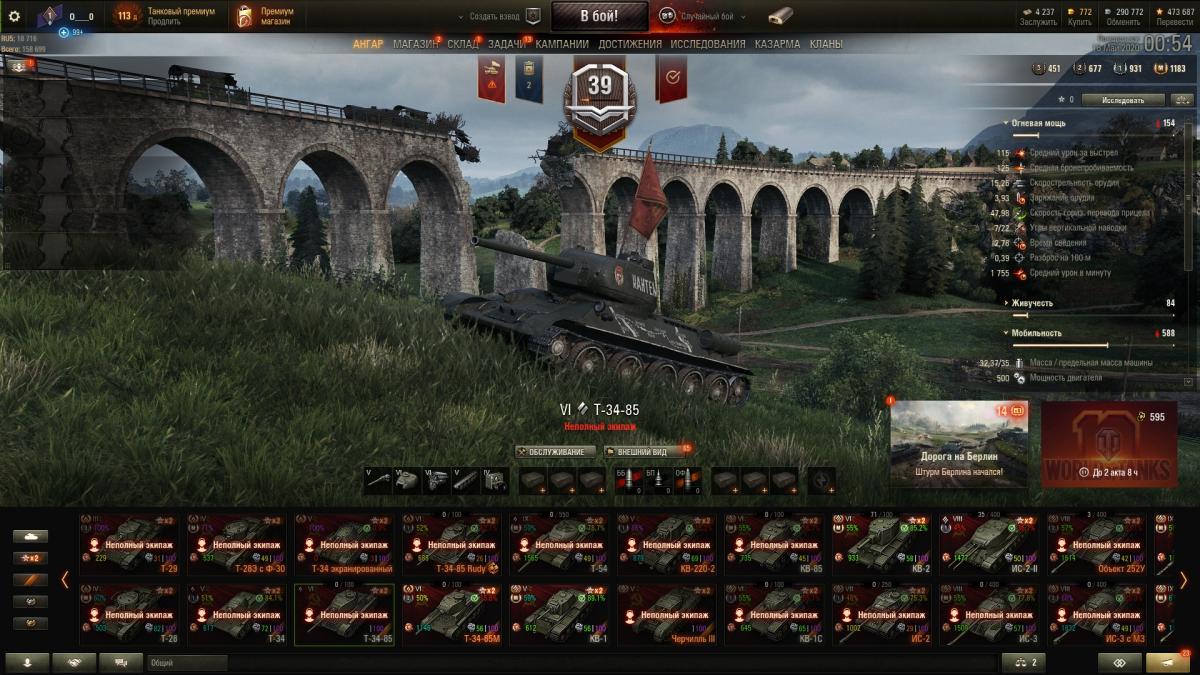Screen dimensions: 1200x675
Task: Open the Случайный бой battle mode selector
Action: [x=698, y=17]
